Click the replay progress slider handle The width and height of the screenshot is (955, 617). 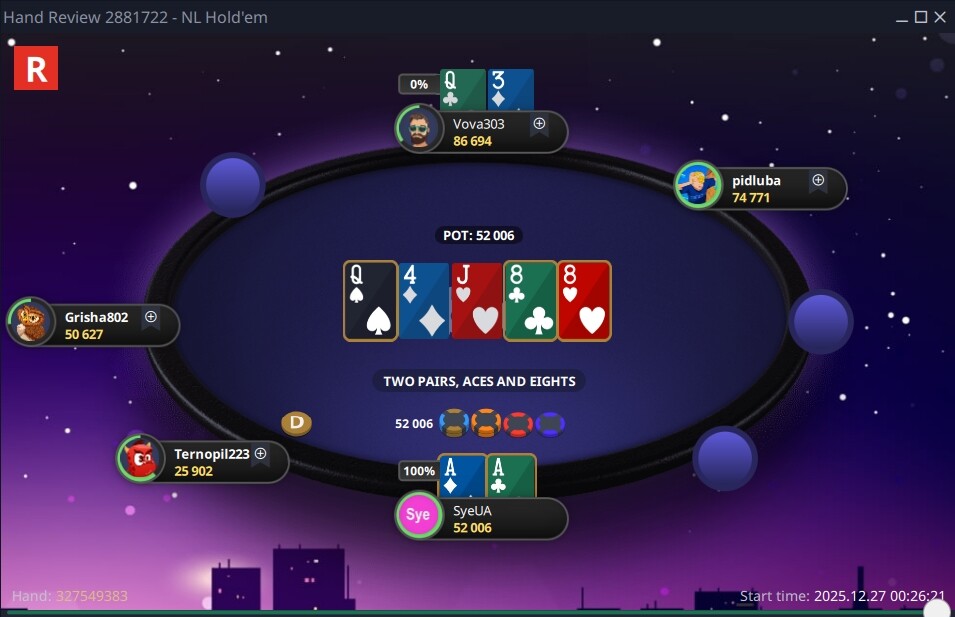(x=937, y=609)
